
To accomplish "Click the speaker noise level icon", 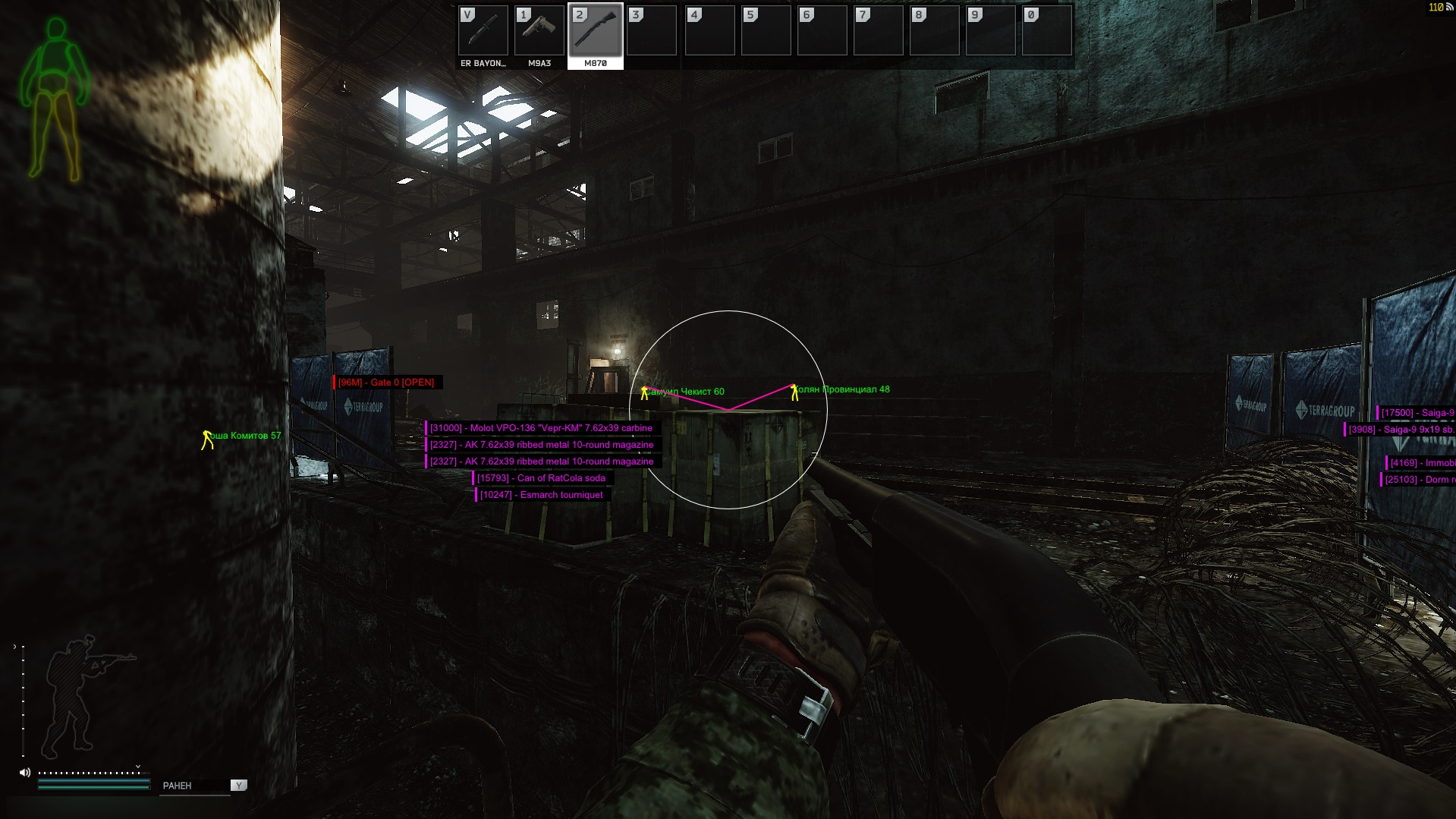I will [x=25, y=773].
